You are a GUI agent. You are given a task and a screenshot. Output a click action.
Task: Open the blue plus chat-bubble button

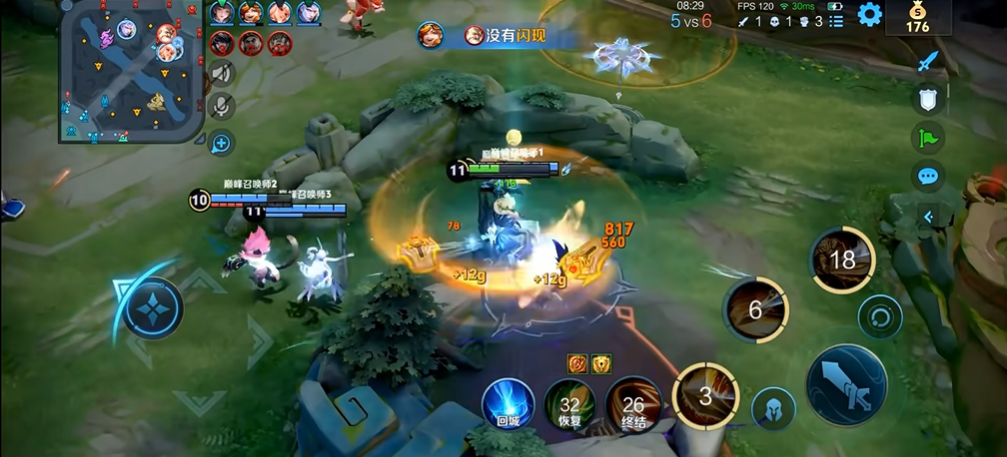pyautogui.click(x=221, y=143)
